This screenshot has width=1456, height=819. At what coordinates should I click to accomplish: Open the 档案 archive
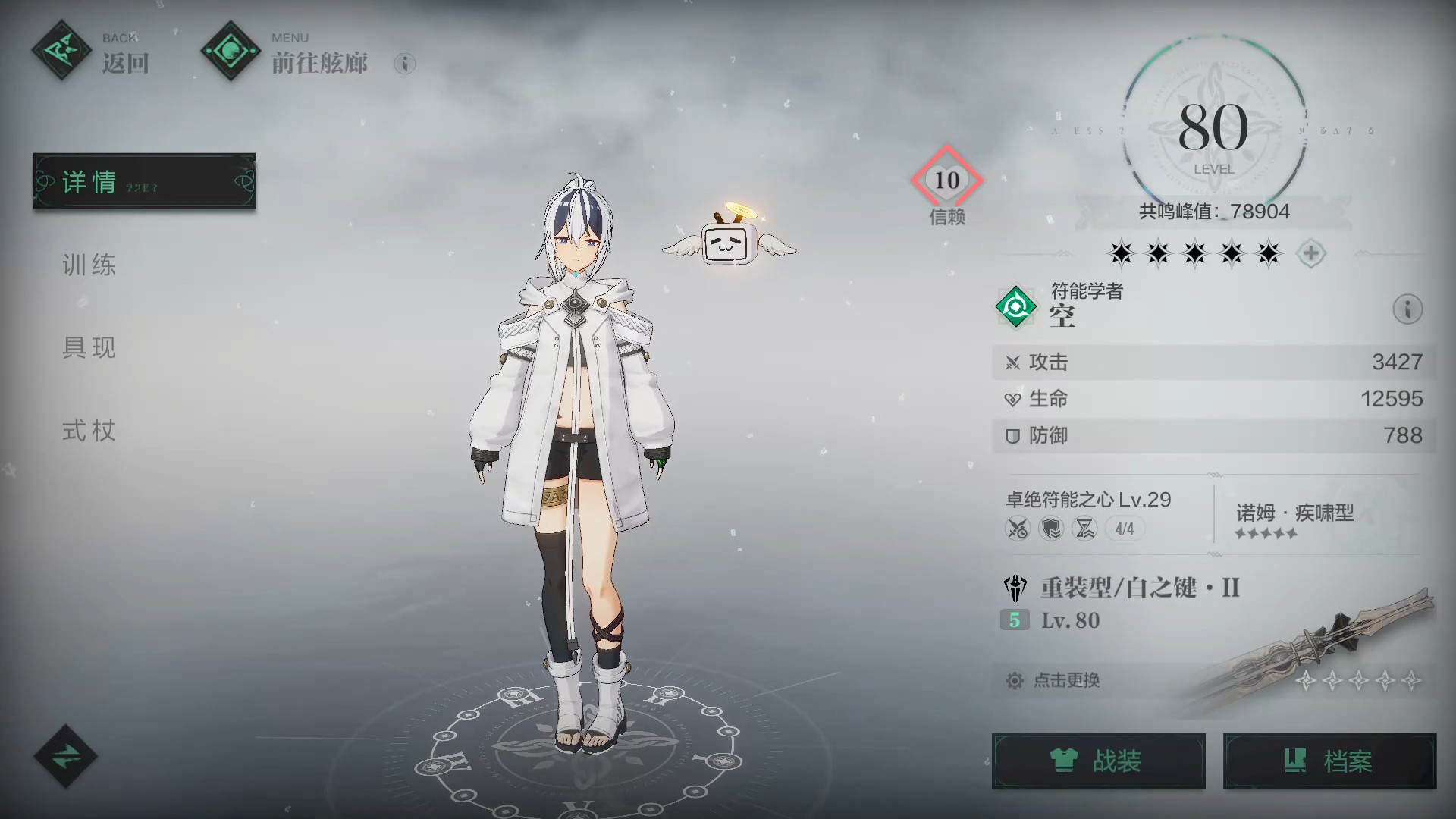point(1329,761)
